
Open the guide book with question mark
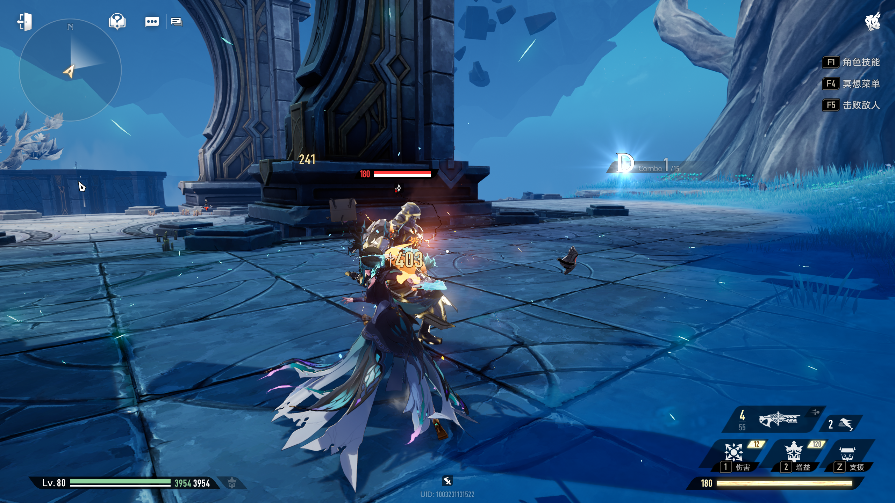tap(117, 21)
